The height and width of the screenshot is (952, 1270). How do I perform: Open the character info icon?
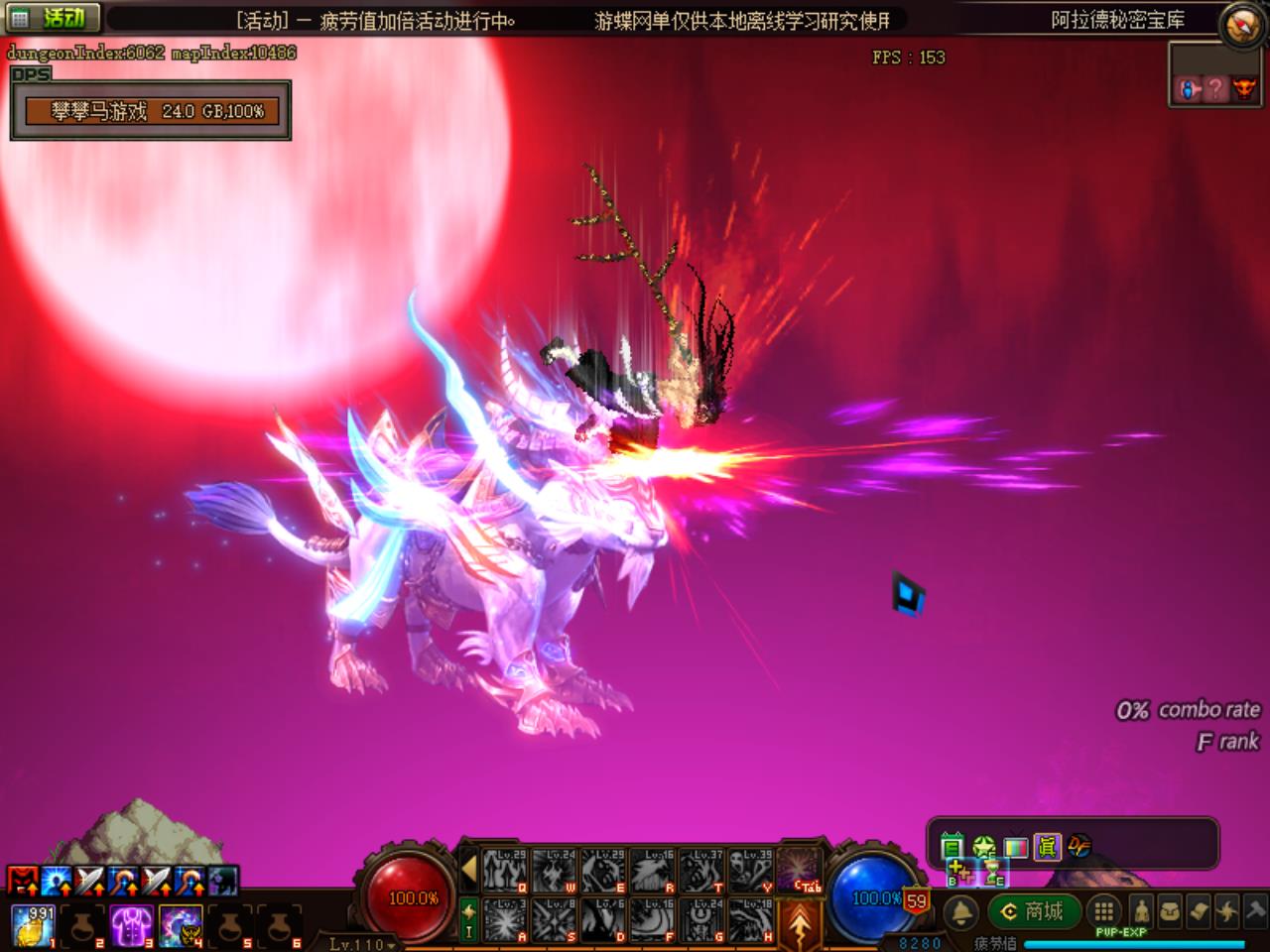pos(1142,910)
